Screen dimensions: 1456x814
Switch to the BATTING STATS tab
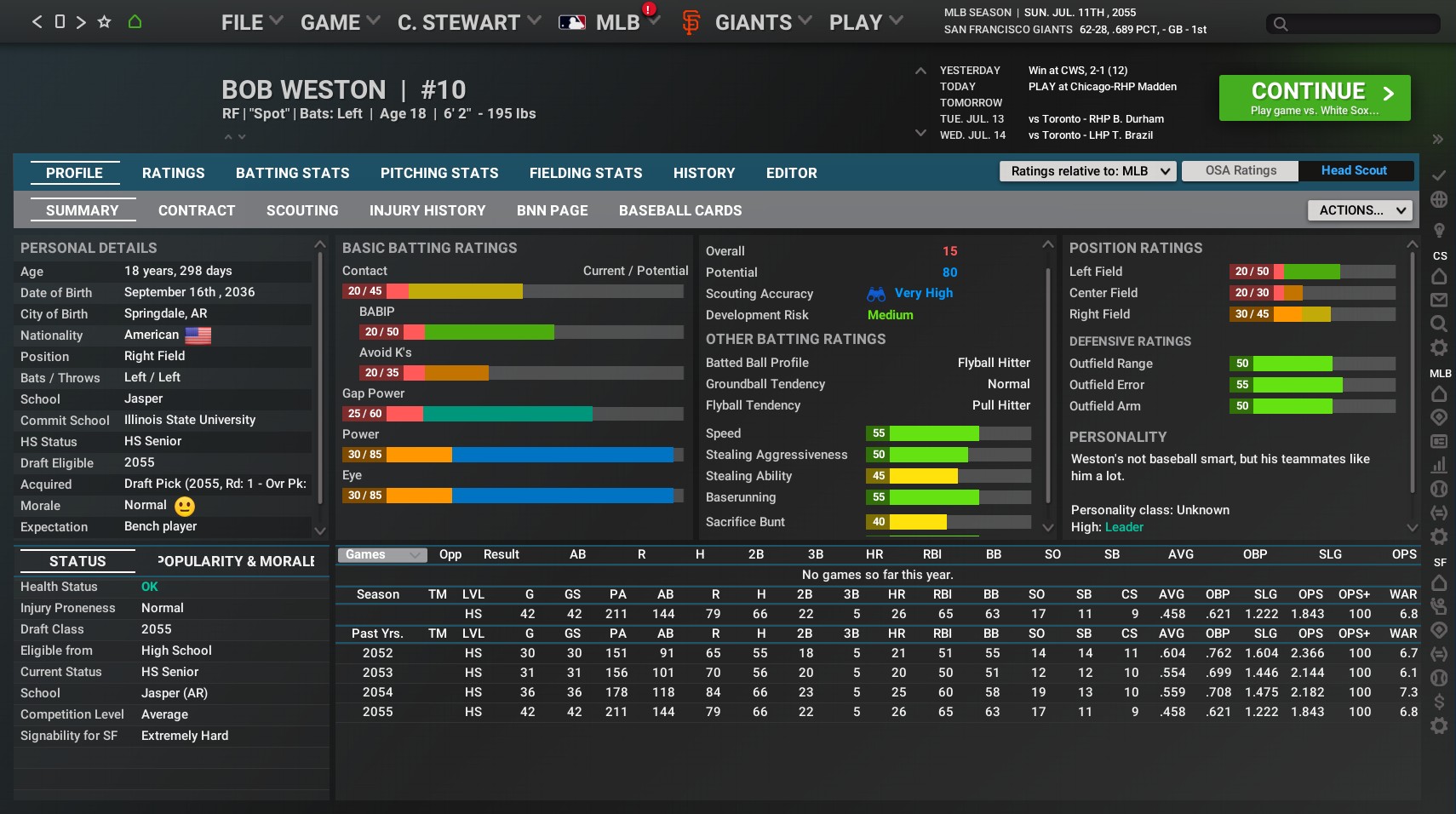pos(292,173)
